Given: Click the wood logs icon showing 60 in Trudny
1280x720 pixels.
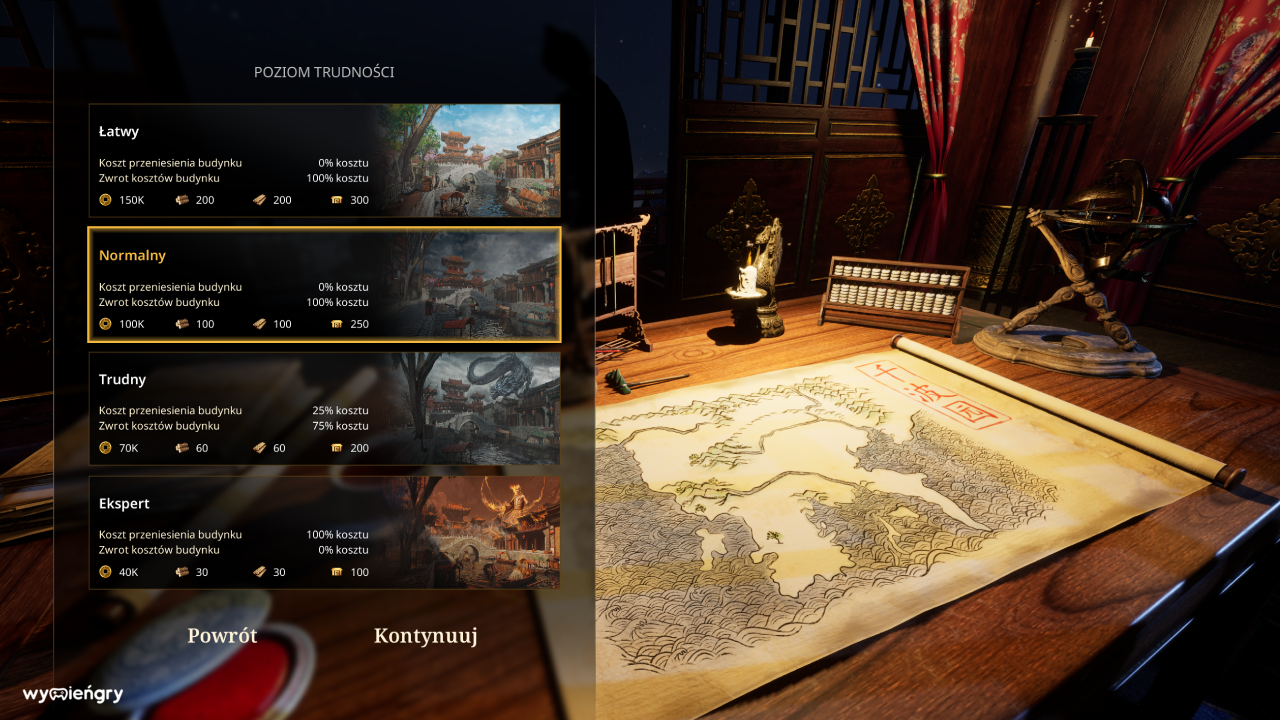Looking at the screenshot, I should point(184,448).
